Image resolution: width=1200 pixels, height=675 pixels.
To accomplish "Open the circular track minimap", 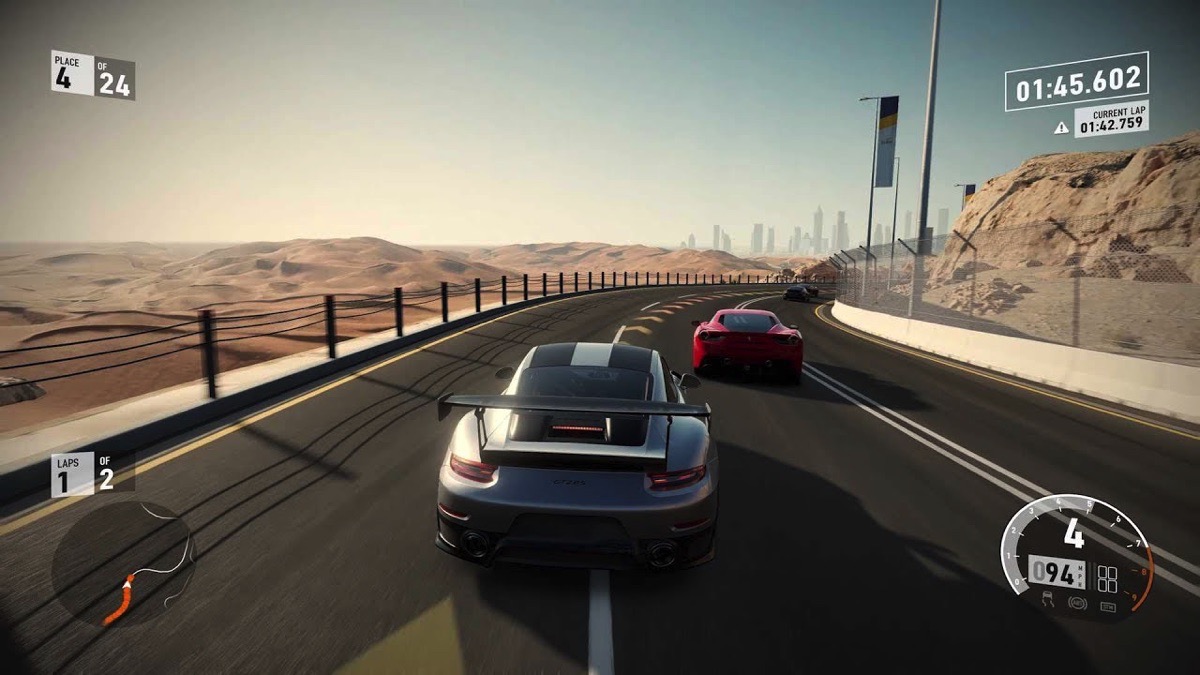I will [x=123, y=565].
